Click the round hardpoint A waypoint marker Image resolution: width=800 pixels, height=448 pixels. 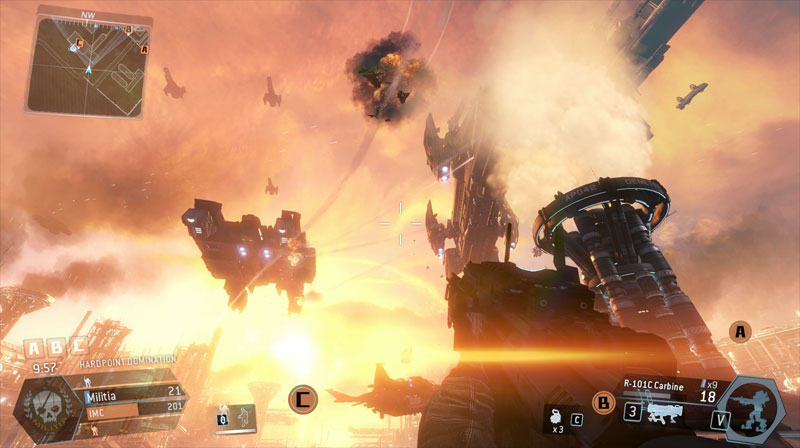741,330
